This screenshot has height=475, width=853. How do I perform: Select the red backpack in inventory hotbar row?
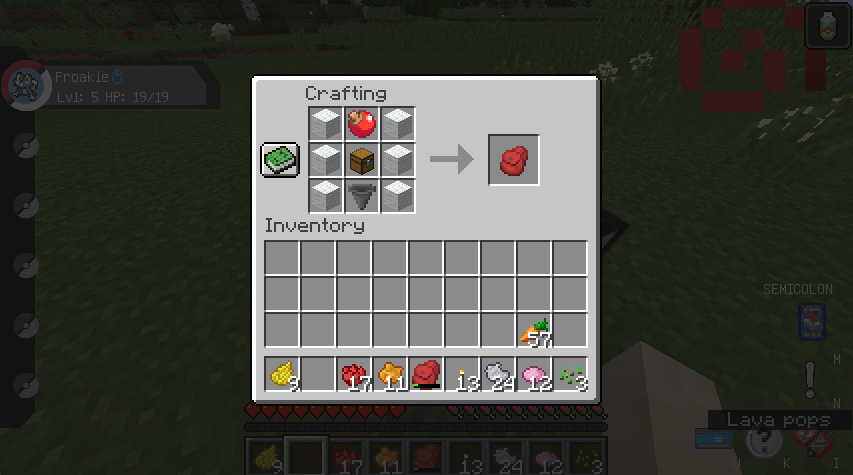(426, 374)
